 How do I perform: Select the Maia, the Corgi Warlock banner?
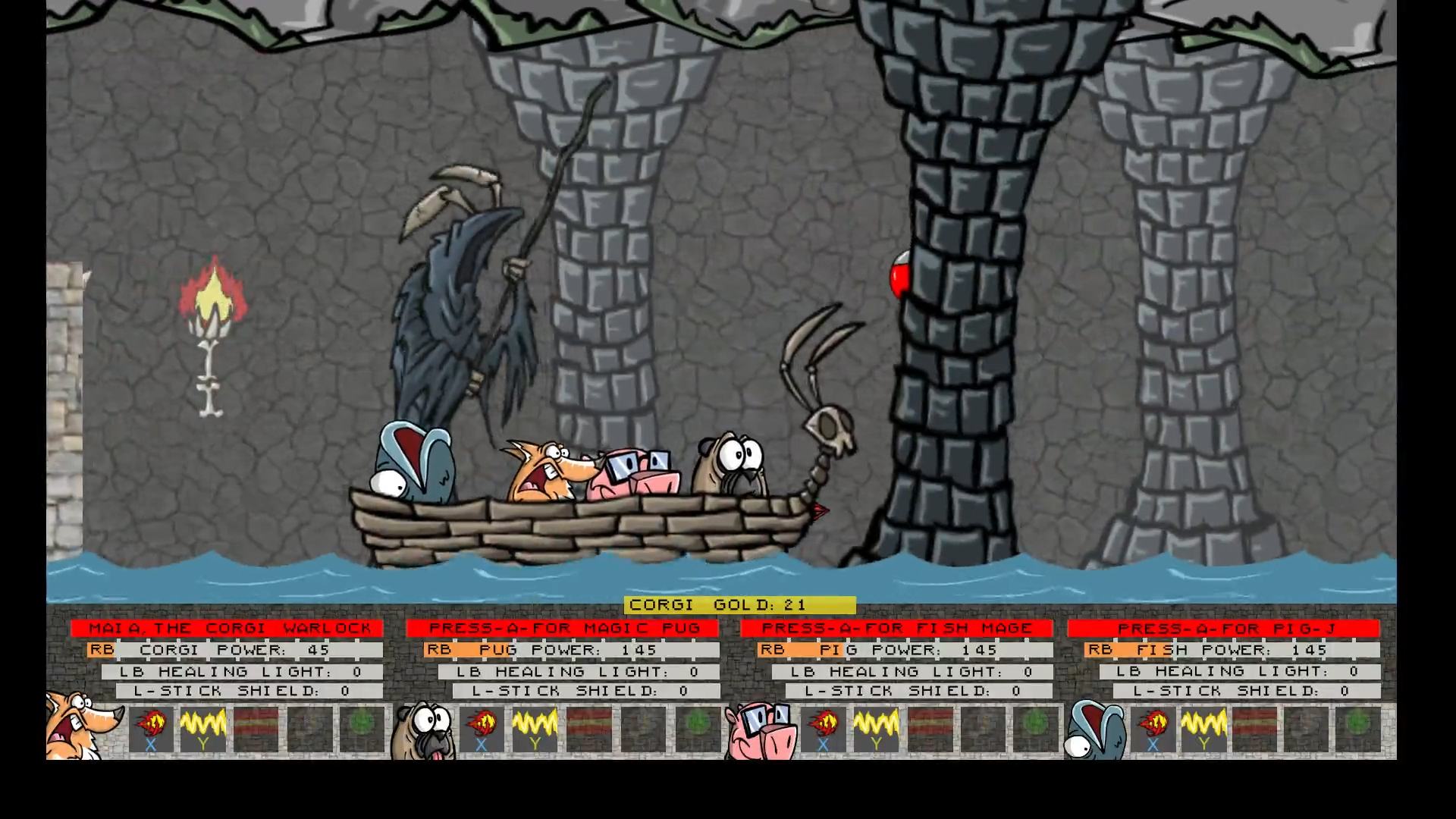click(x=227, y=629)
